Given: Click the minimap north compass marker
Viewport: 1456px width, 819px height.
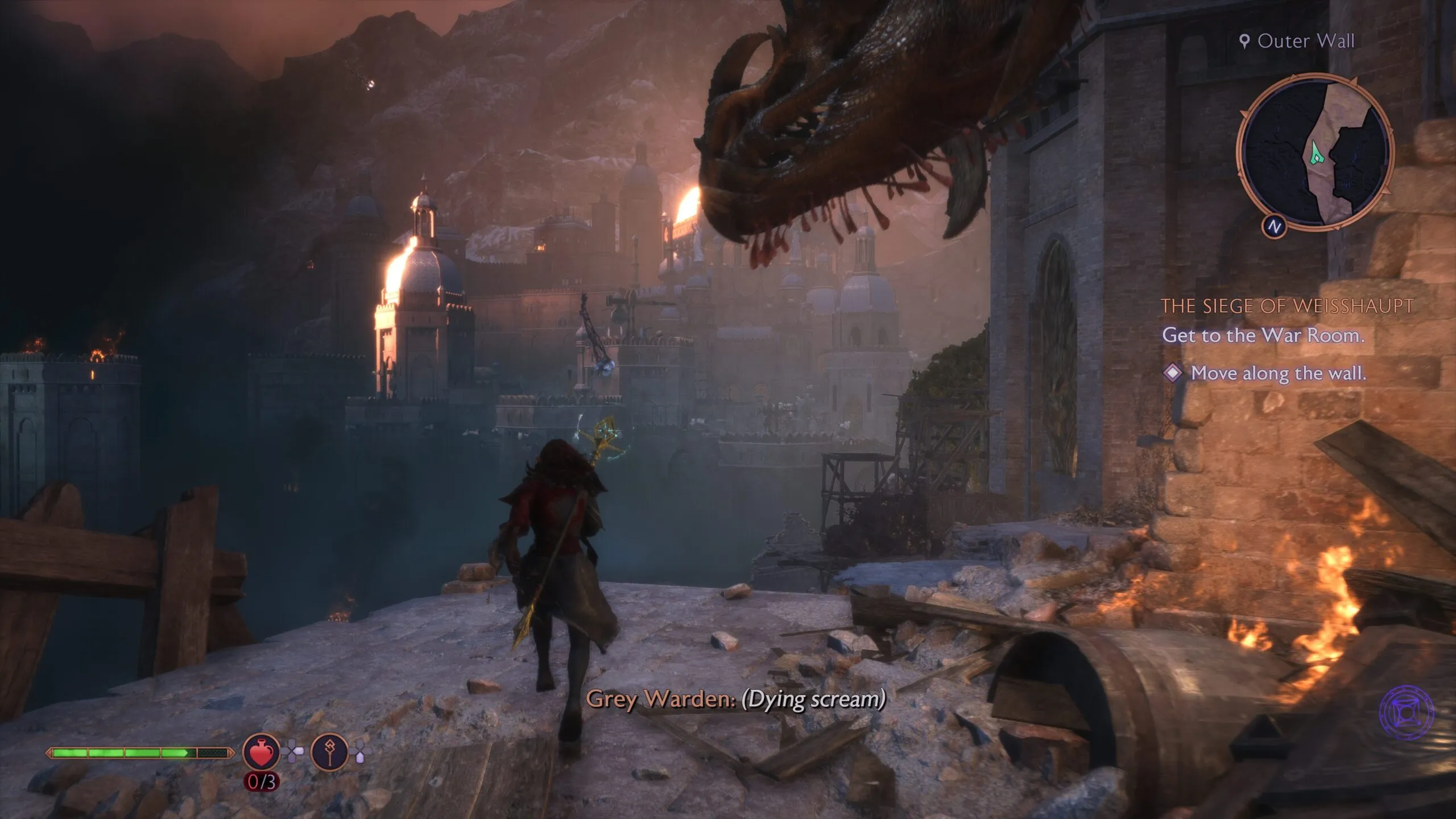Looking at the screenshot, I should 1274,226.
